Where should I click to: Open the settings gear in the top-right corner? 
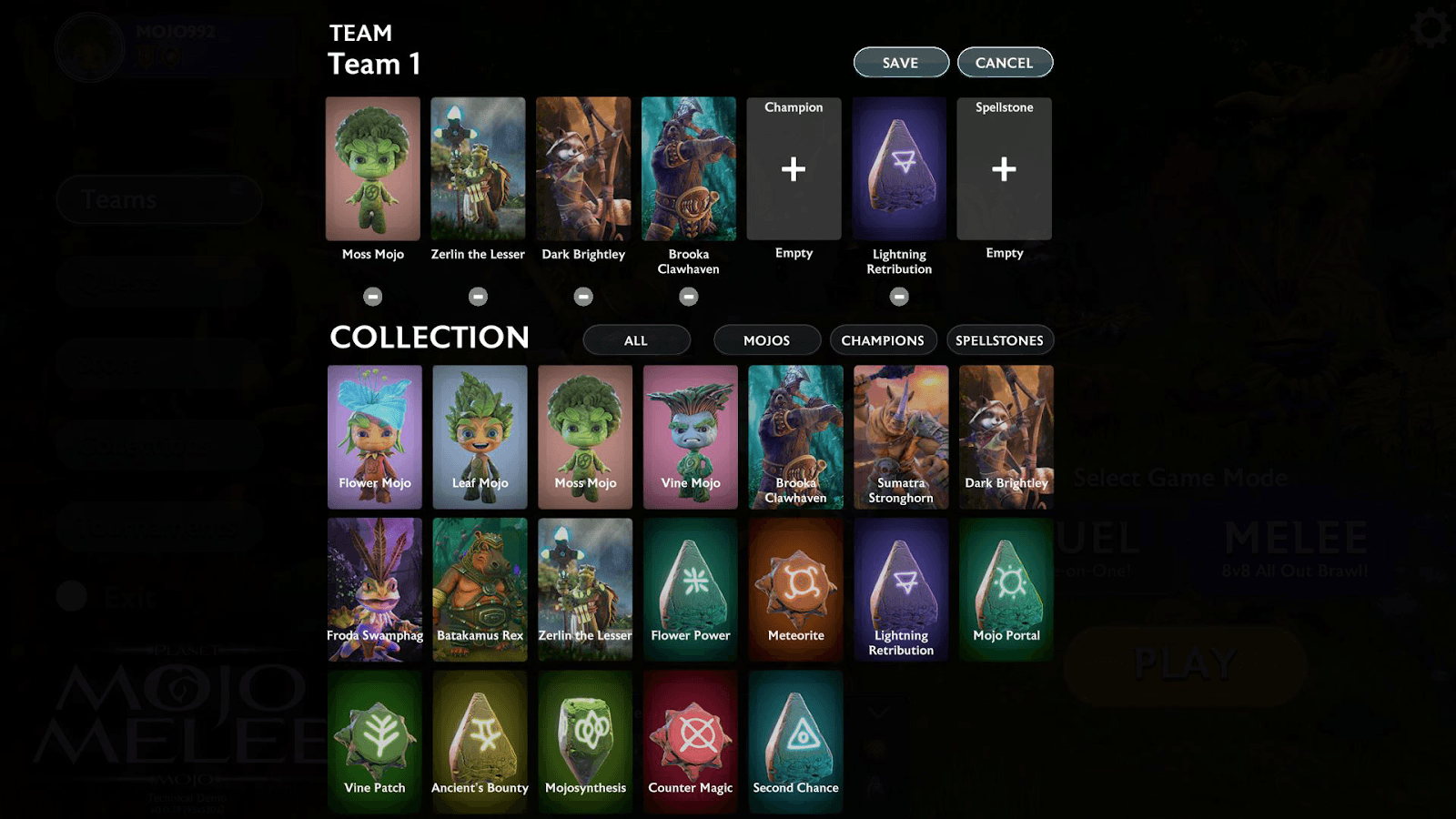click(1430, 27)
